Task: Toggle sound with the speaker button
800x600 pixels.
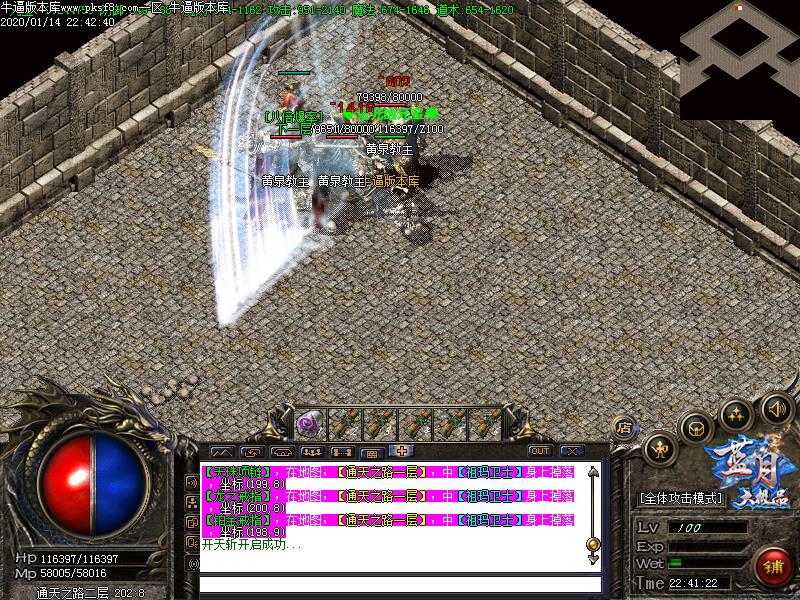Action: pos(777,407)
